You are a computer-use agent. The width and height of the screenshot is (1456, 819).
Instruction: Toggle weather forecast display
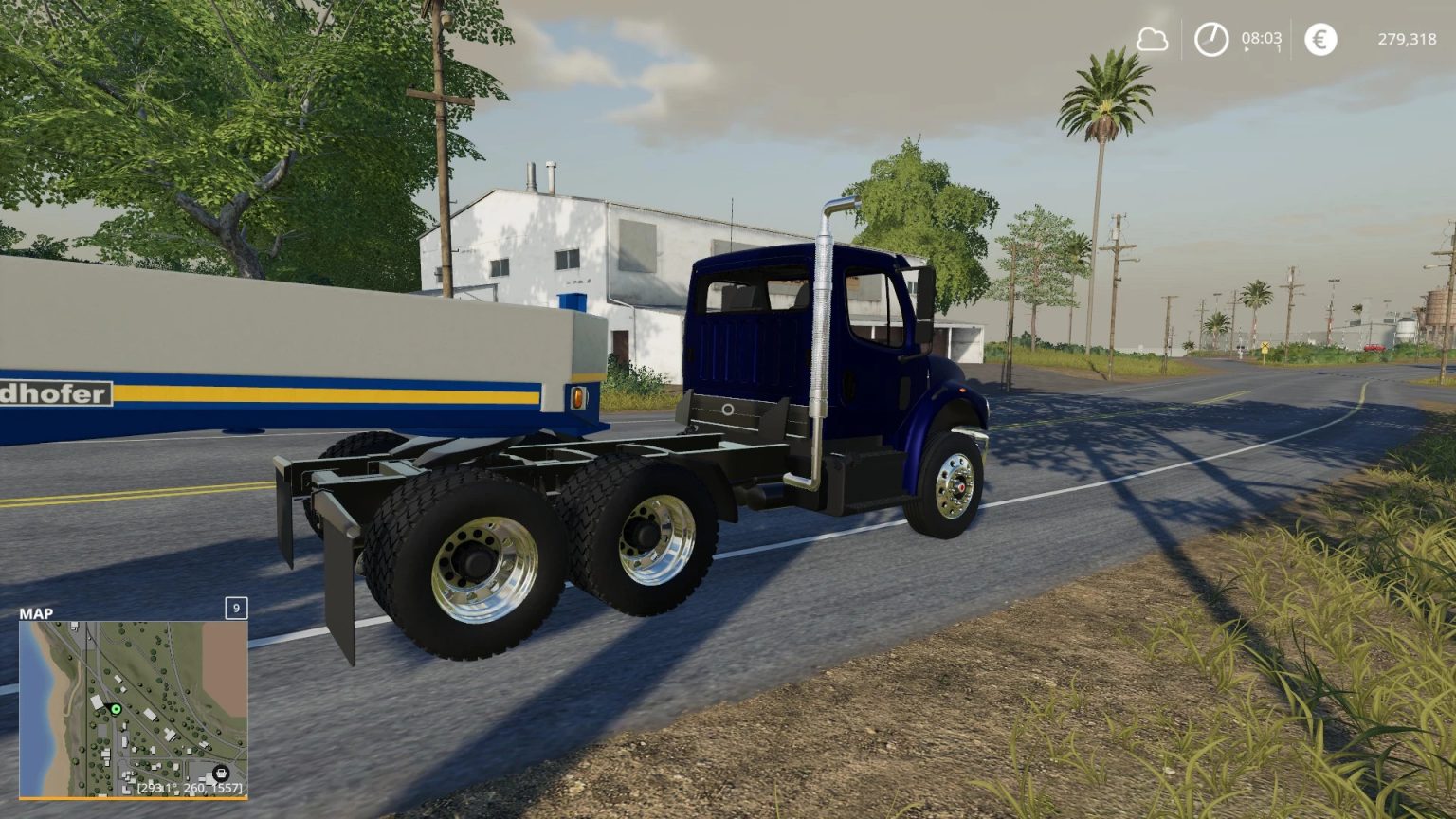coord(1152,39)
